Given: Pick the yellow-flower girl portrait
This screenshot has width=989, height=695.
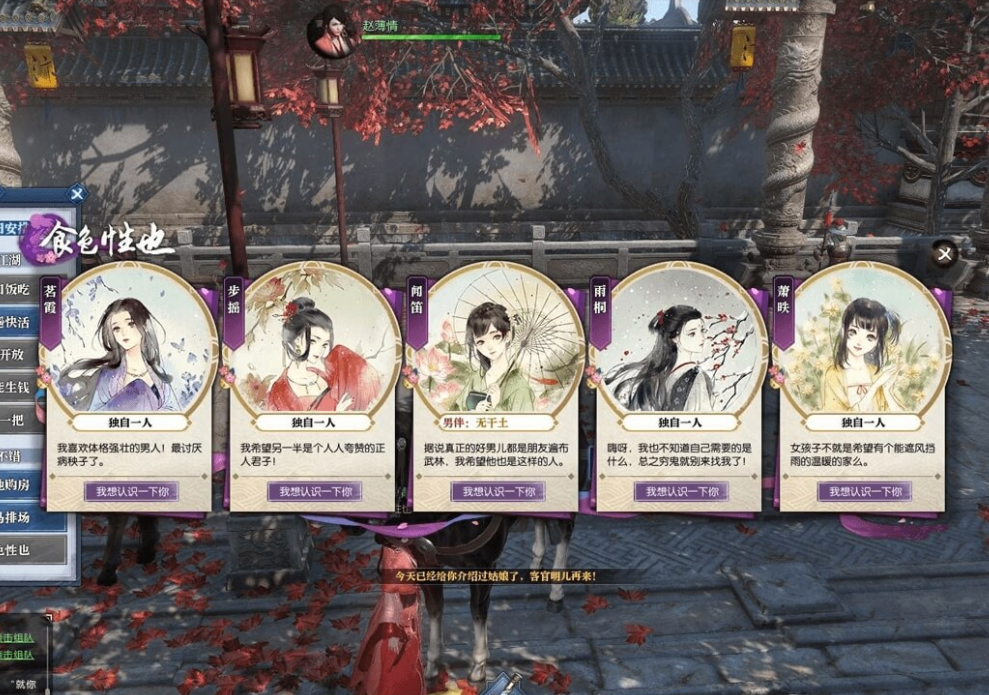Looking at the screenshot, I should [x=865, y=340].
